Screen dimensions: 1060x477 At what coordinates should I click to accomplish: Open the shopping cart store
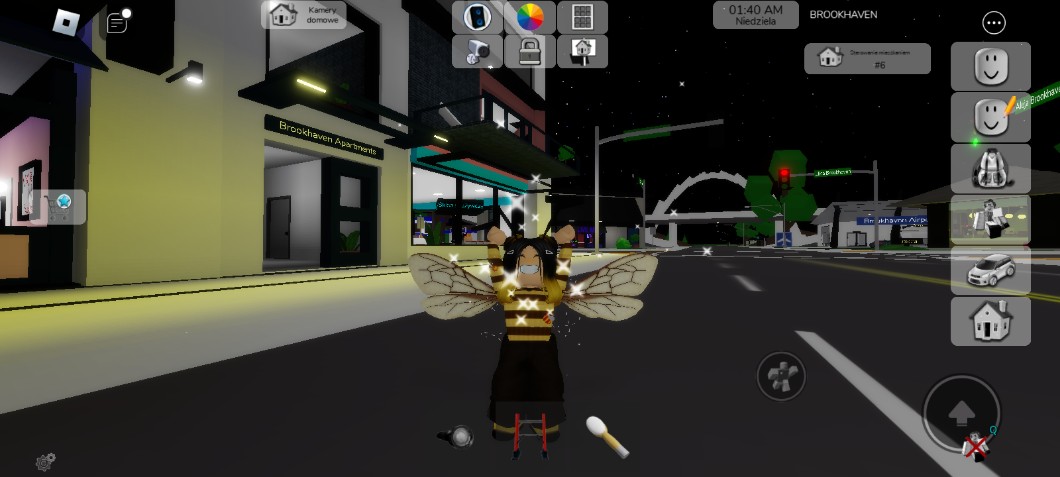tap(63, 206)
